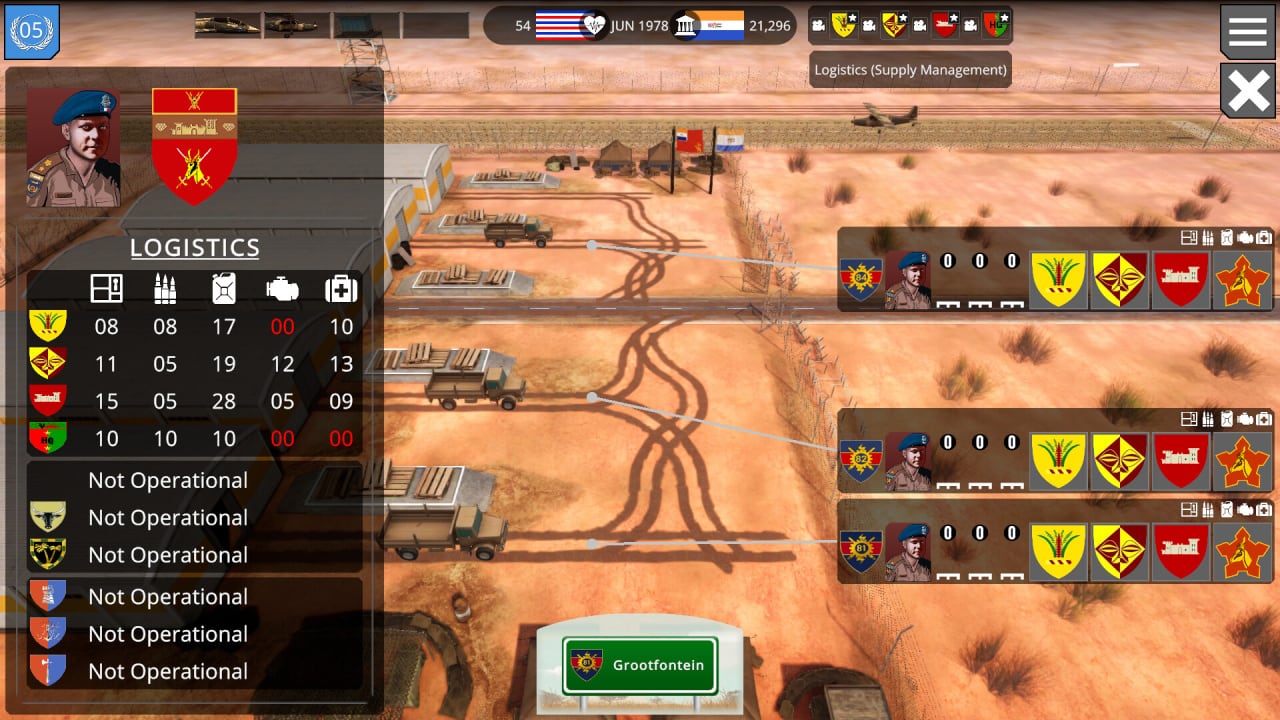Click the bank treasury icon
The image size is (1280, 720).
[x=685, y=25]
